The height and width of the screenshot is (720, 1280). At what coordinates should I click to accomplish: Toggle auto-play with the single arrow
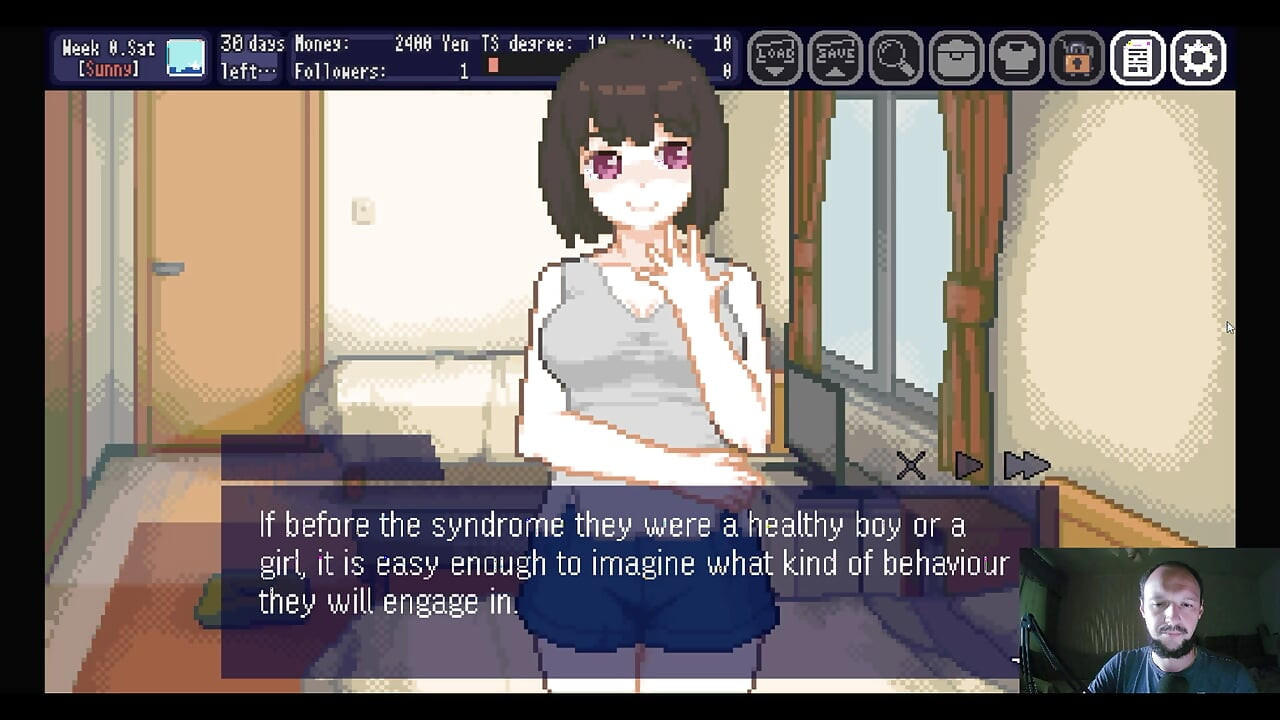(968, 465)
